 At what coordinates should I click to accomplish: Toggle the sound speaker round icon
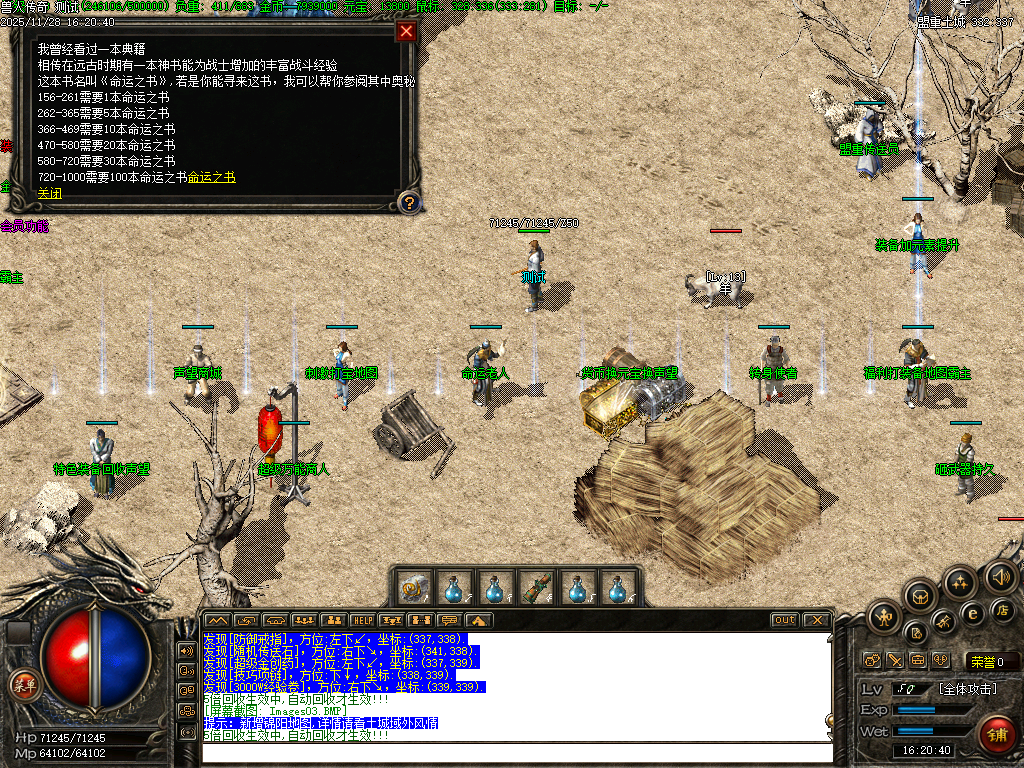(1000, 576)
